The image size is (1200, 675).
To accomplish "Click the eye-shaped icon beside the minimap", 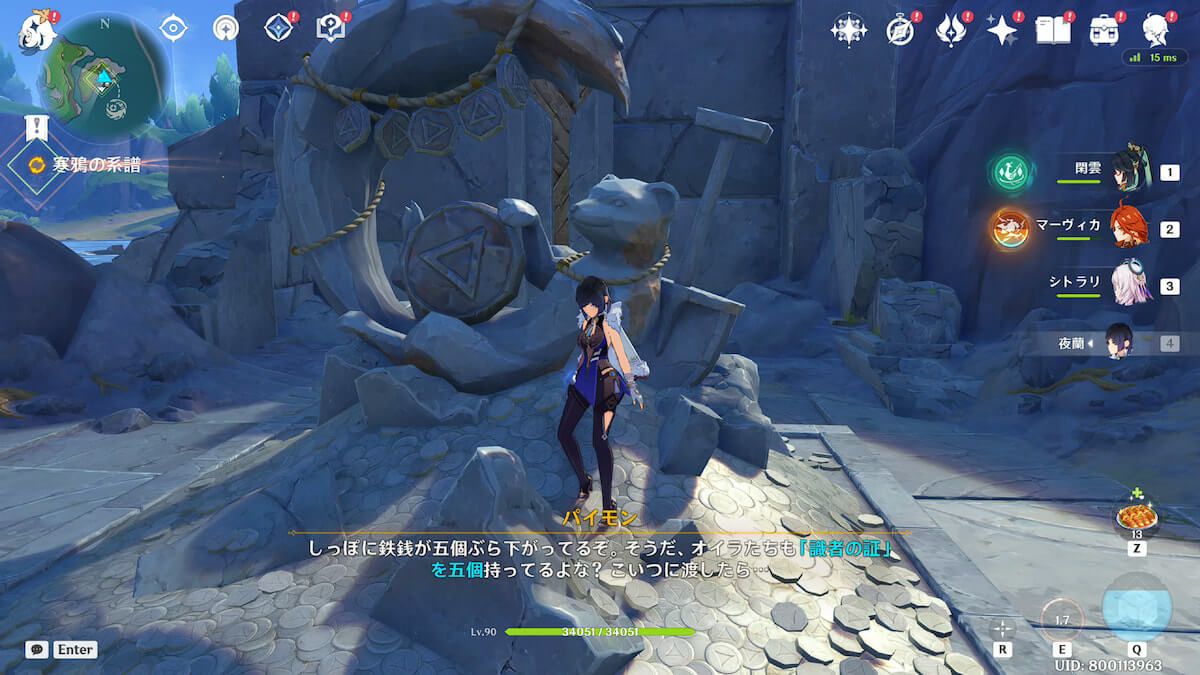I will pyautogui.click(x=174, y=28).
